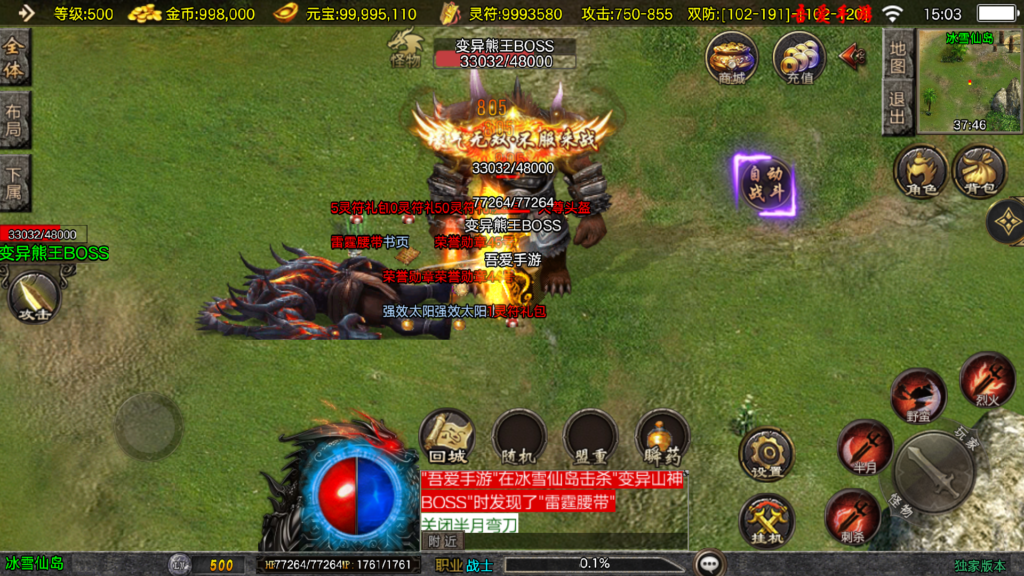Tap the main sword attack button
Image resolution: width=1024 pixels, height=576 pixels.
point(934,471)
